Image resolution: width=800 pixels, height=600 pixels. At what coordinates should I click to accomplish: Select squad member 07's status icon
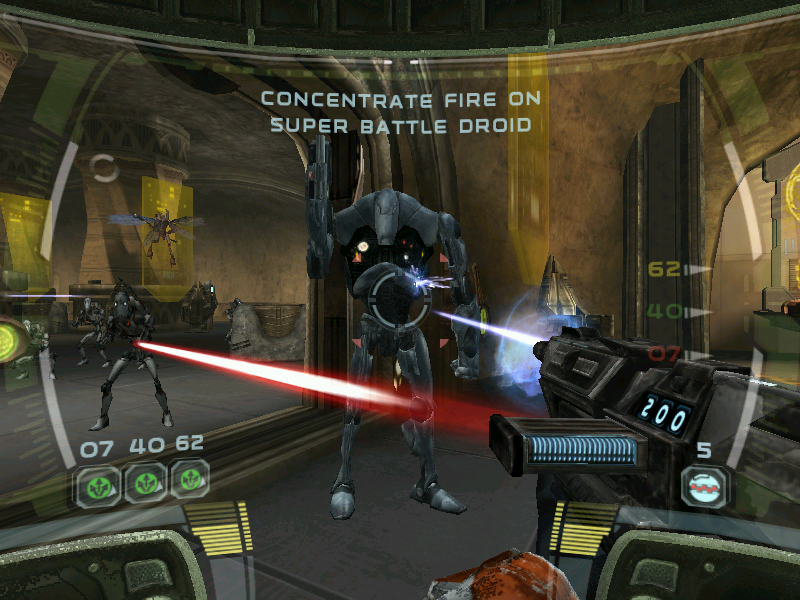98,483
